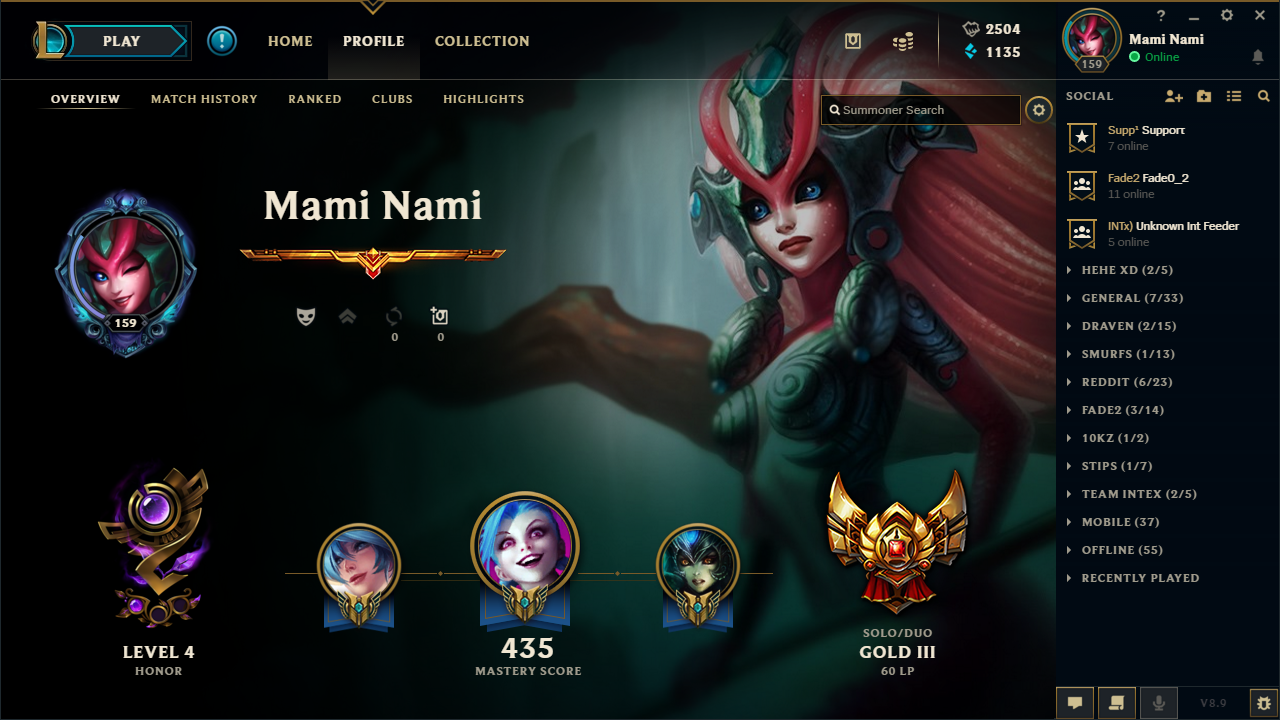Create a new friend group folder
The image size is (1280, 720).
point(1203,95)
